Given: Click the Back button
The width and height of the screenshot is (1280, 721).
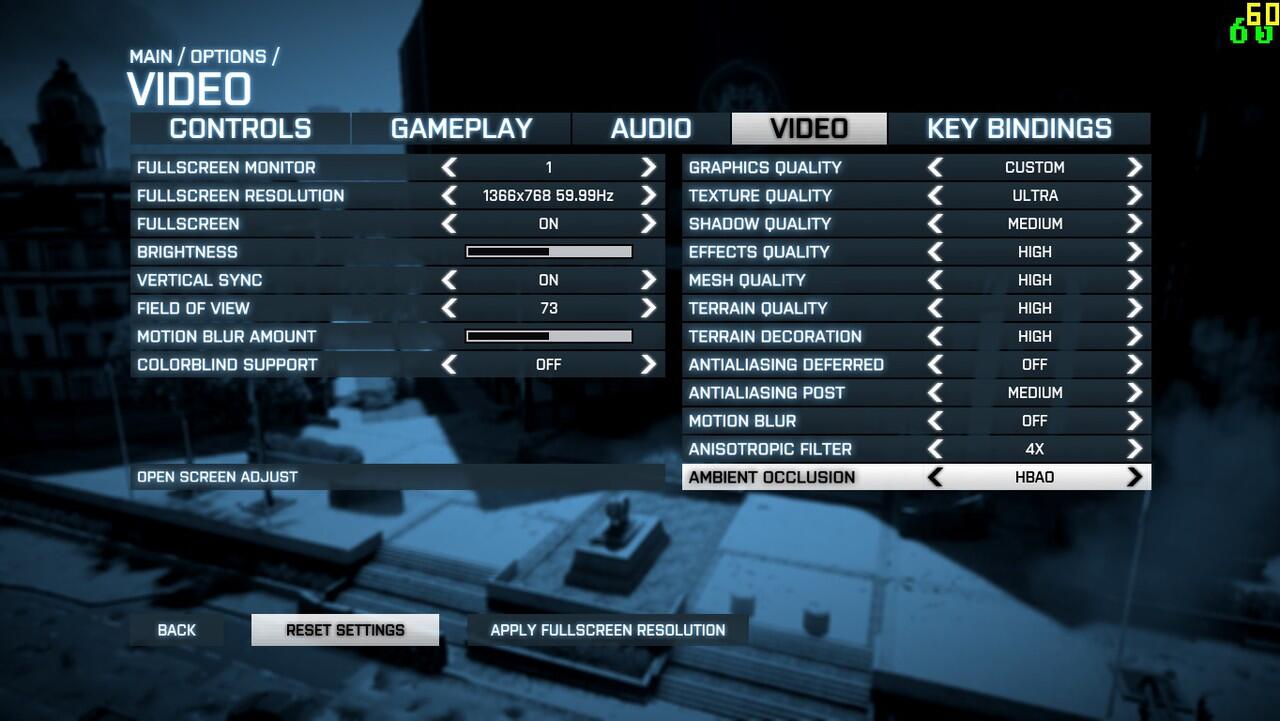Looking at the screenshot, I should pyautogui.click(x=177, y=630).
